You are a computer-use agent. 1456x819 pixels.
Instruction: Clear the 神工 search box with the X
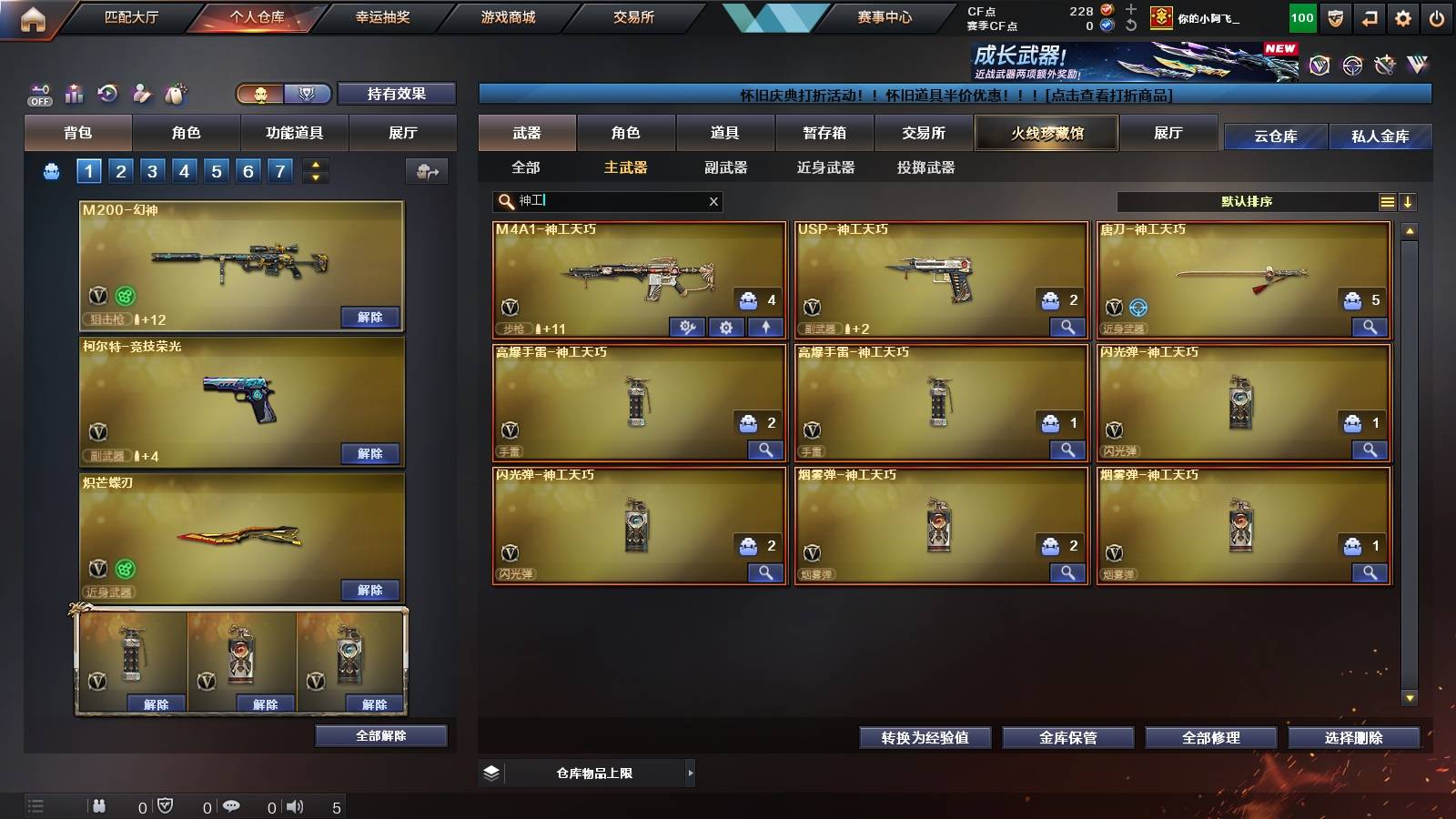pyautogui.click(x=713, y=201)
